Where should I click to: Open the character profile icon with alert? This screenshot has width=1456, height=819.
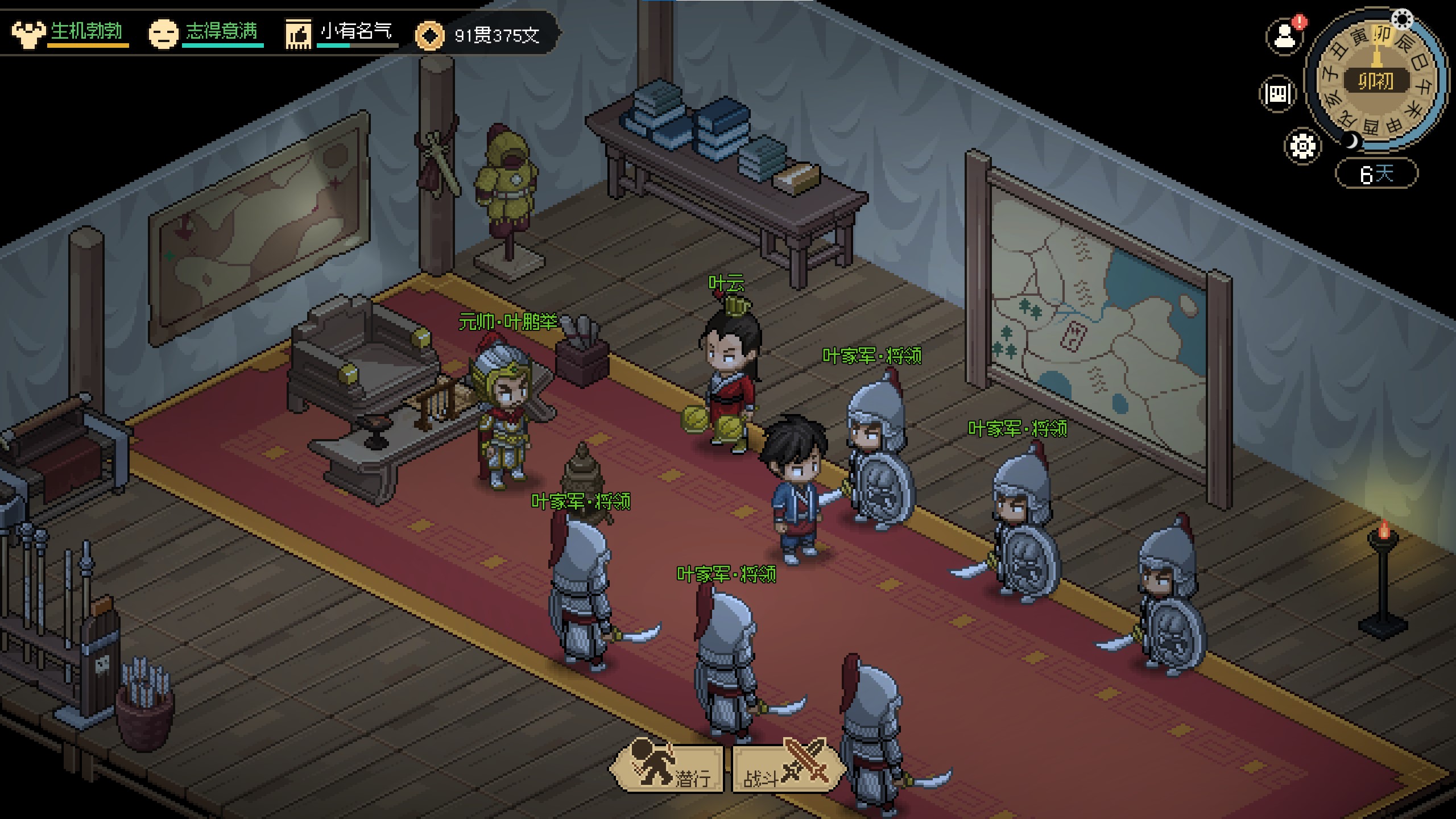point(1284,37)
